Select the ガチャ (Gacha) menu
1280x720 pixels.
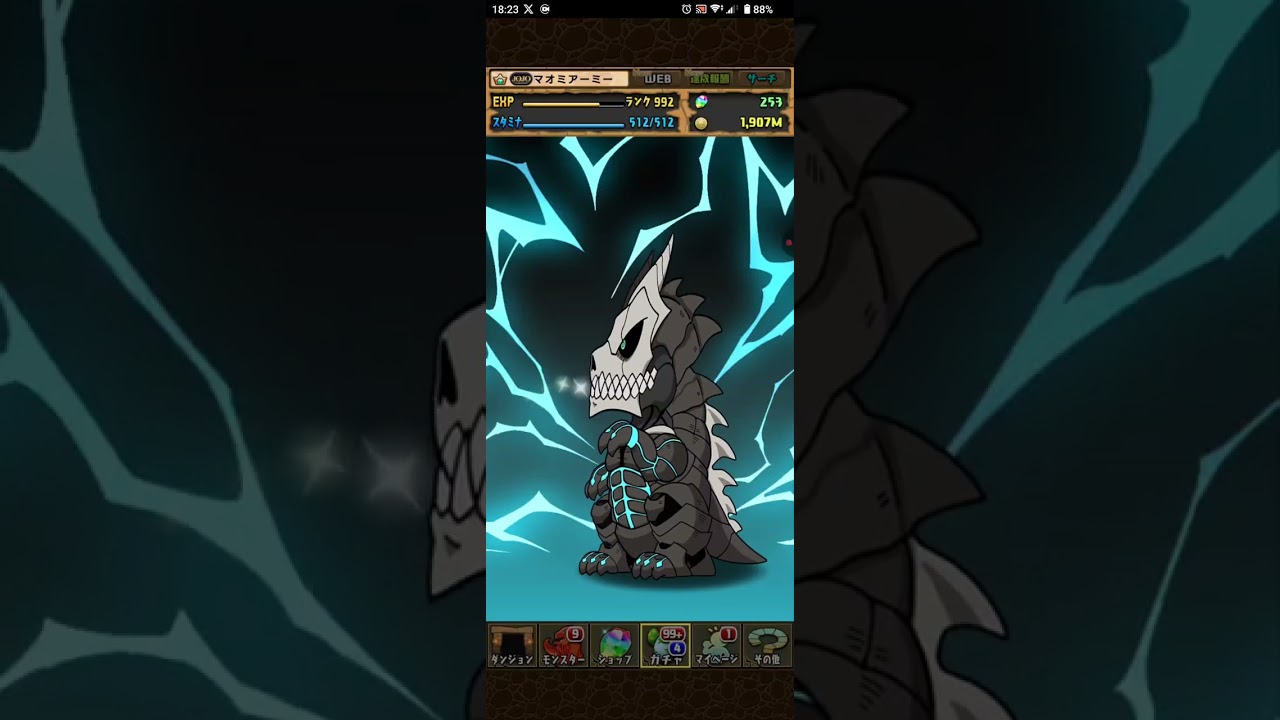665,645
